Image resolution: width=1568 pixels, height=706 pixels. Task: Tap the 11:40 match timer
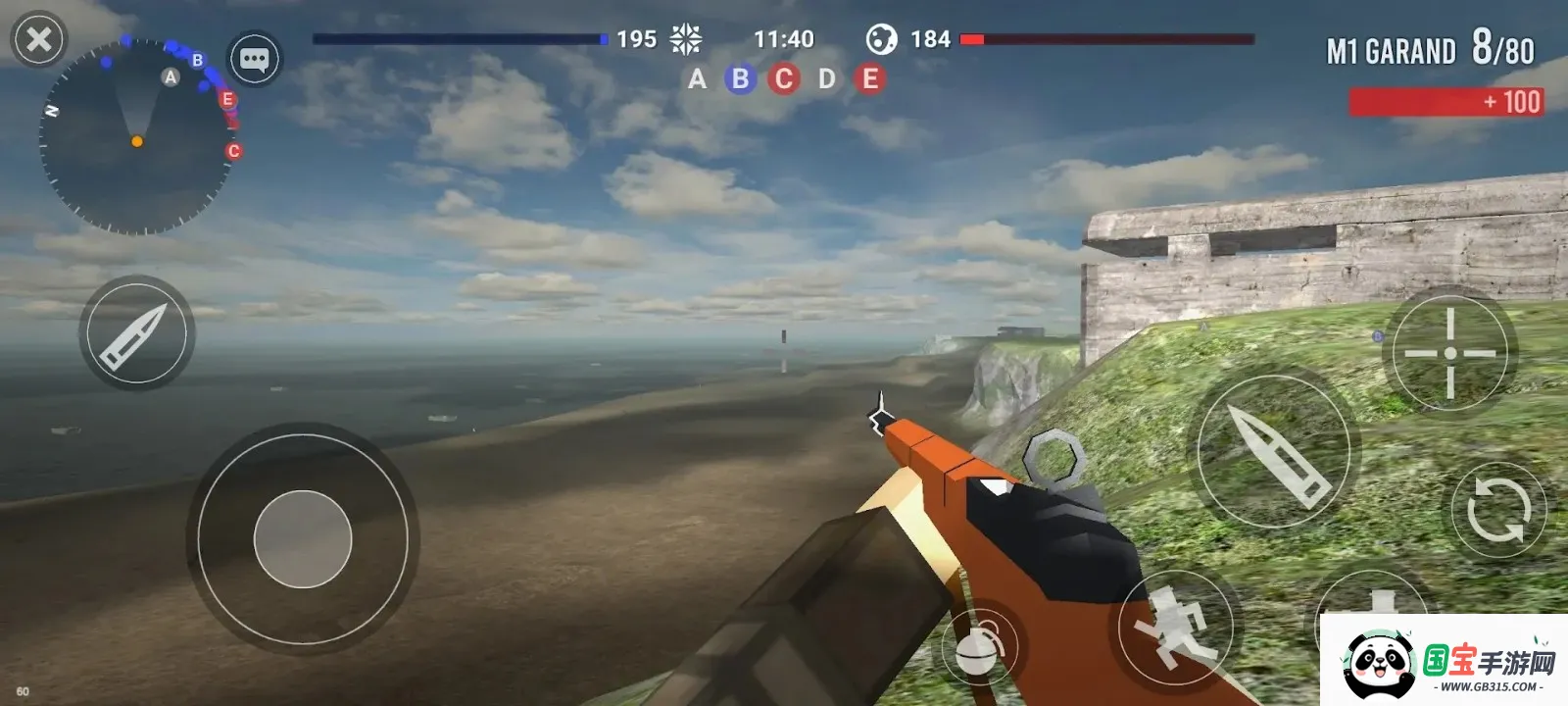coord(785,39)
